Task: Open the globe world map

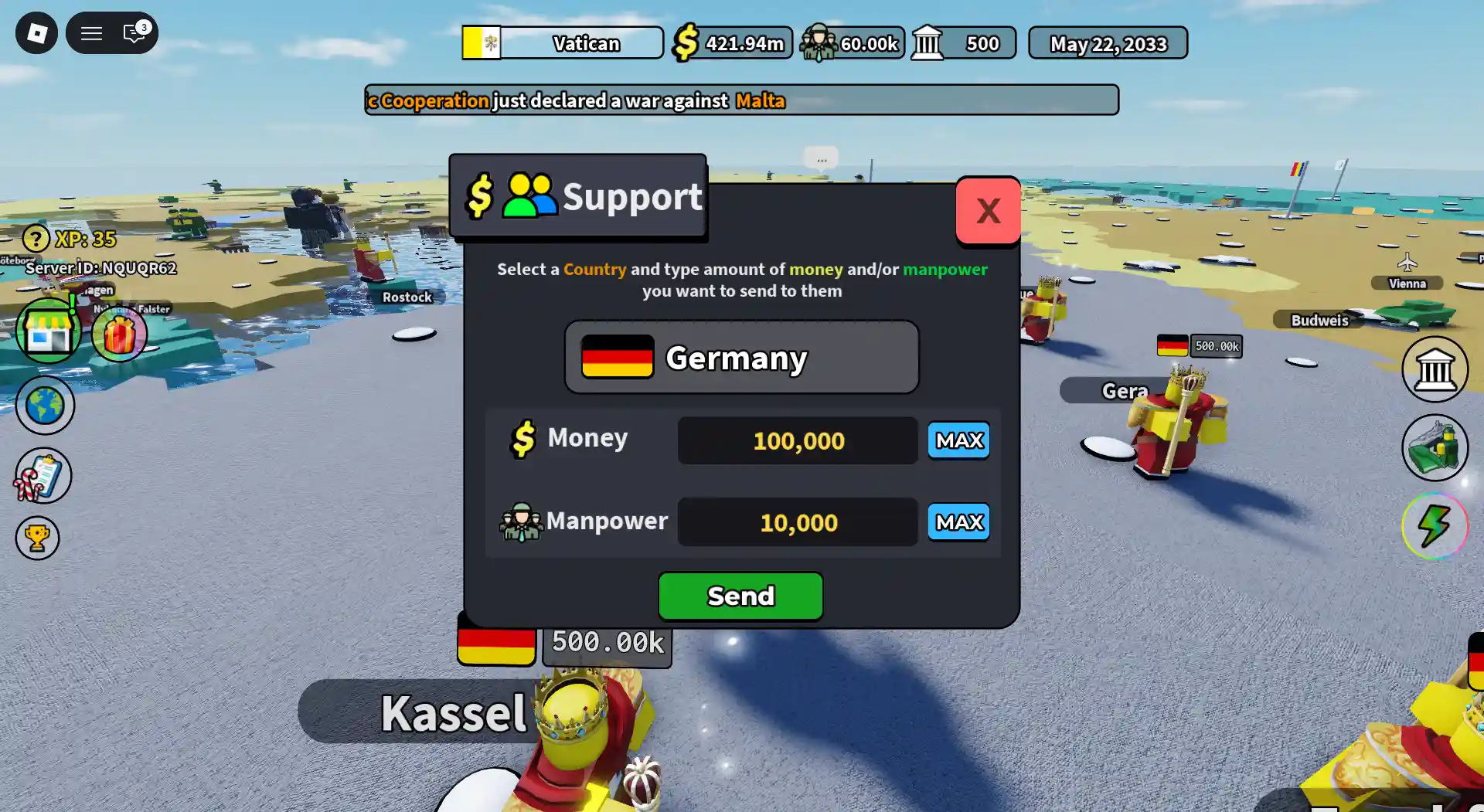Action: point(45,405)
